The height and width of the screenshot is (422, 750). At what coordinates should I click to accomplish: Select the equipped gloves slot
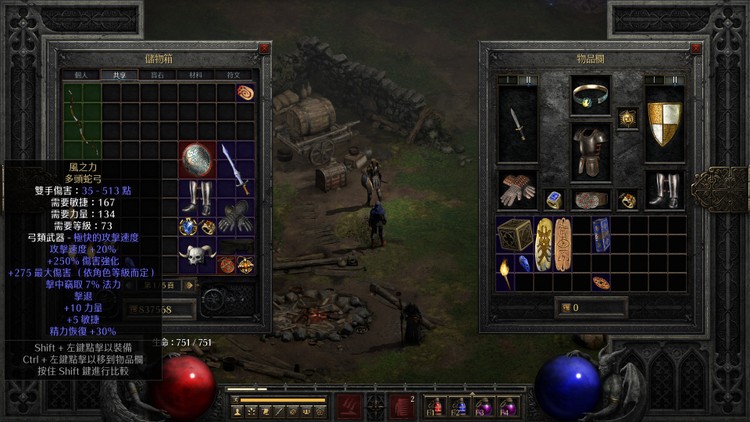pyautogui.click(x=517, y=189)
